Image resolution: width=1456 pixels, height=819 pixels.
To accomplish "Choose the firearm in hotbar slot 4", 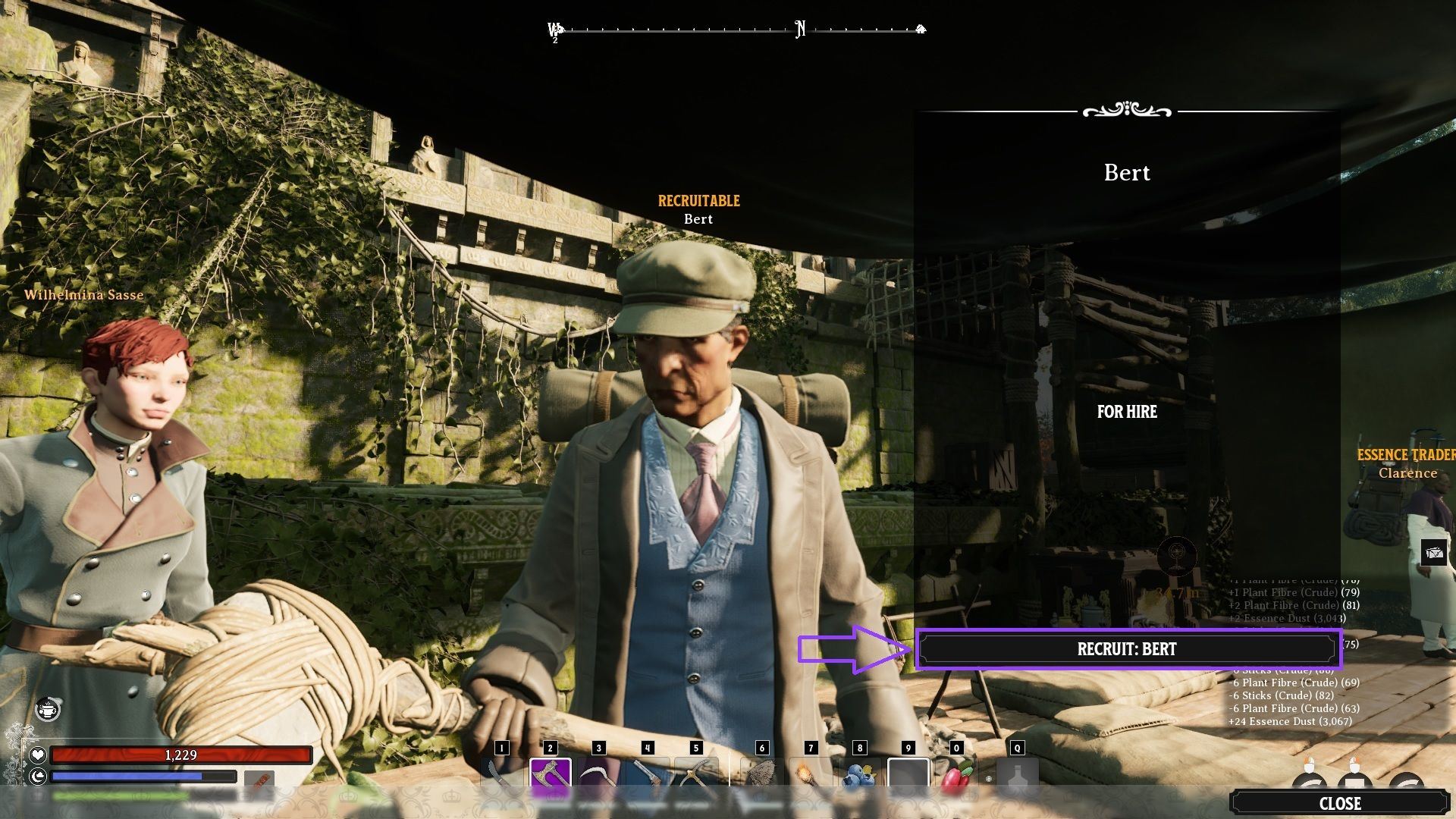I will pyautogui.click(x=647, y=775).
